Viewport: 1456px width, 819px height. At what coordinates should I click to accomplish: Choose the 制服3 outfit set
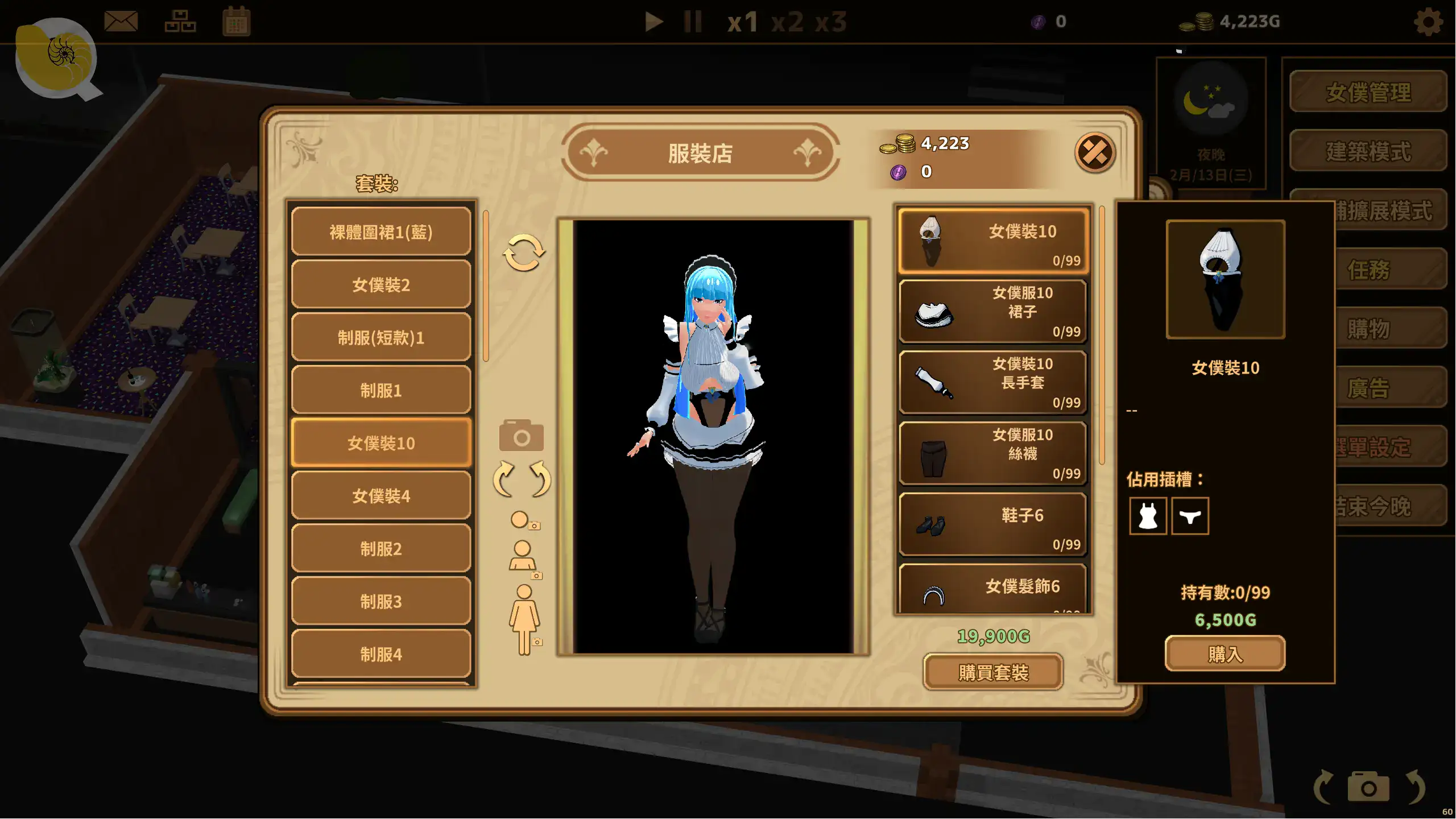click(381, 601)
